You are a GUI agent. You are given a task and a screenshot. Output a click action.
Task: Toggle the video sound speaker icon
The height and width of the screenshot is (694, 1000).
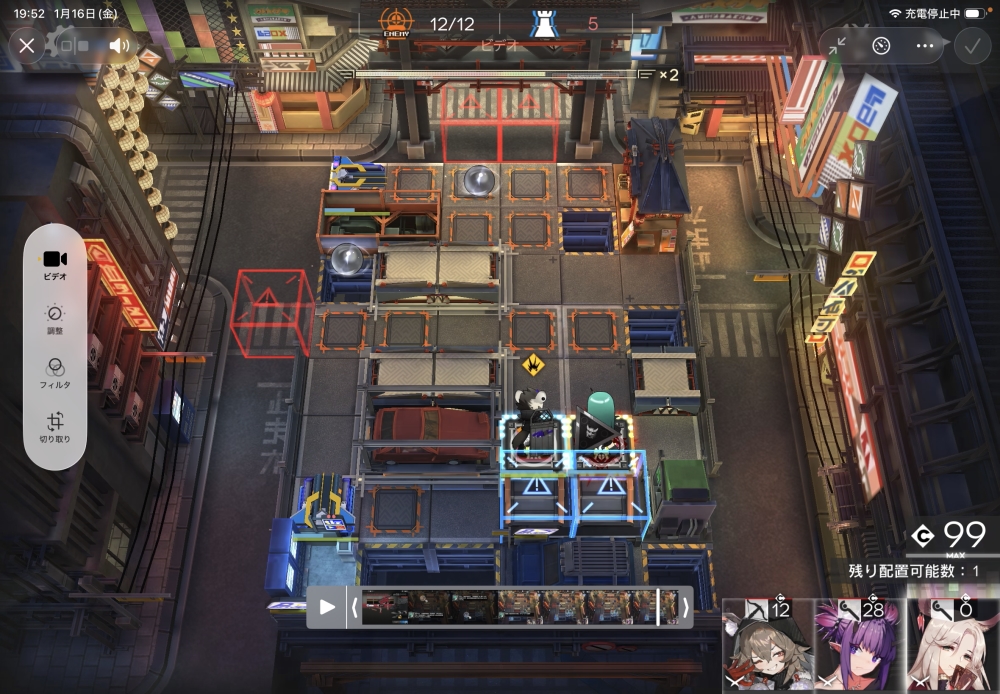pyautogui.click(x=120, y=45)
